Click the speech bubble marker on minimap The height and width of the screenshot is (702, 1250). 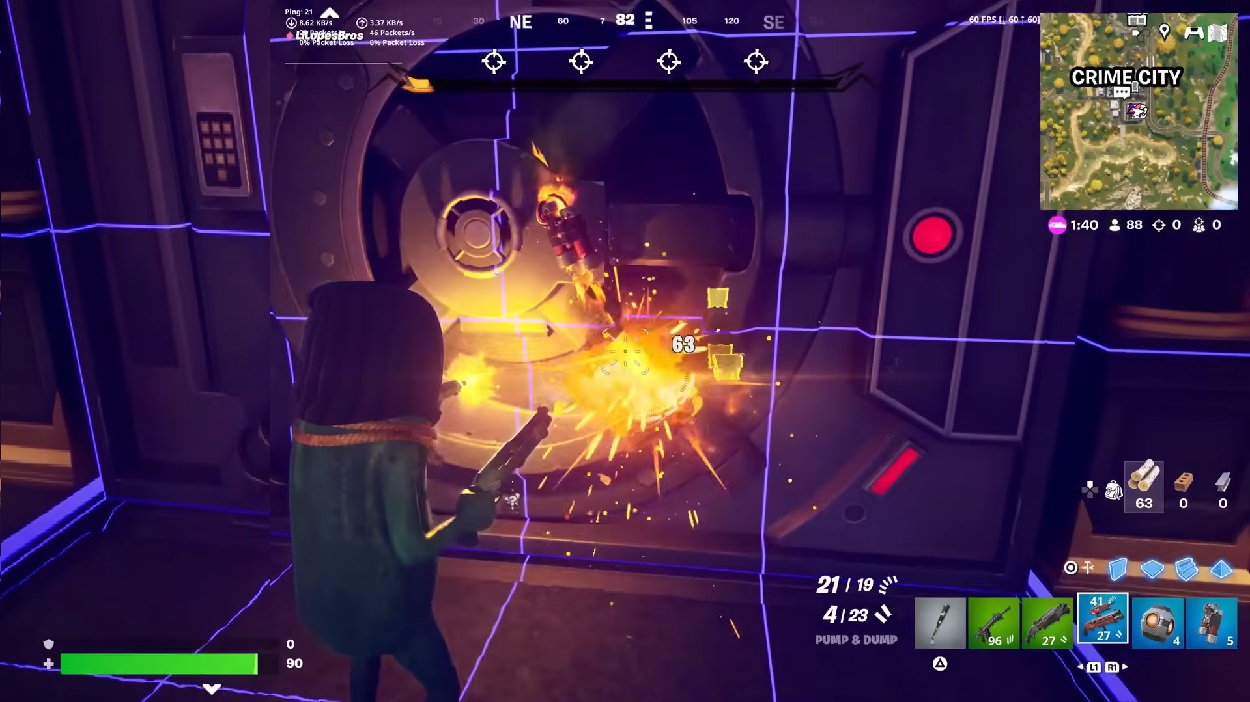pyautogui.click(x=1122, y=92)
